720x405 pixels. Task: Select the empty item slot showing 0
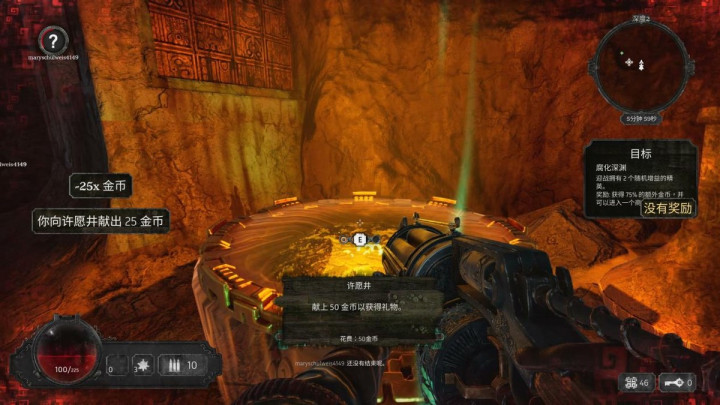click(116, 365)
